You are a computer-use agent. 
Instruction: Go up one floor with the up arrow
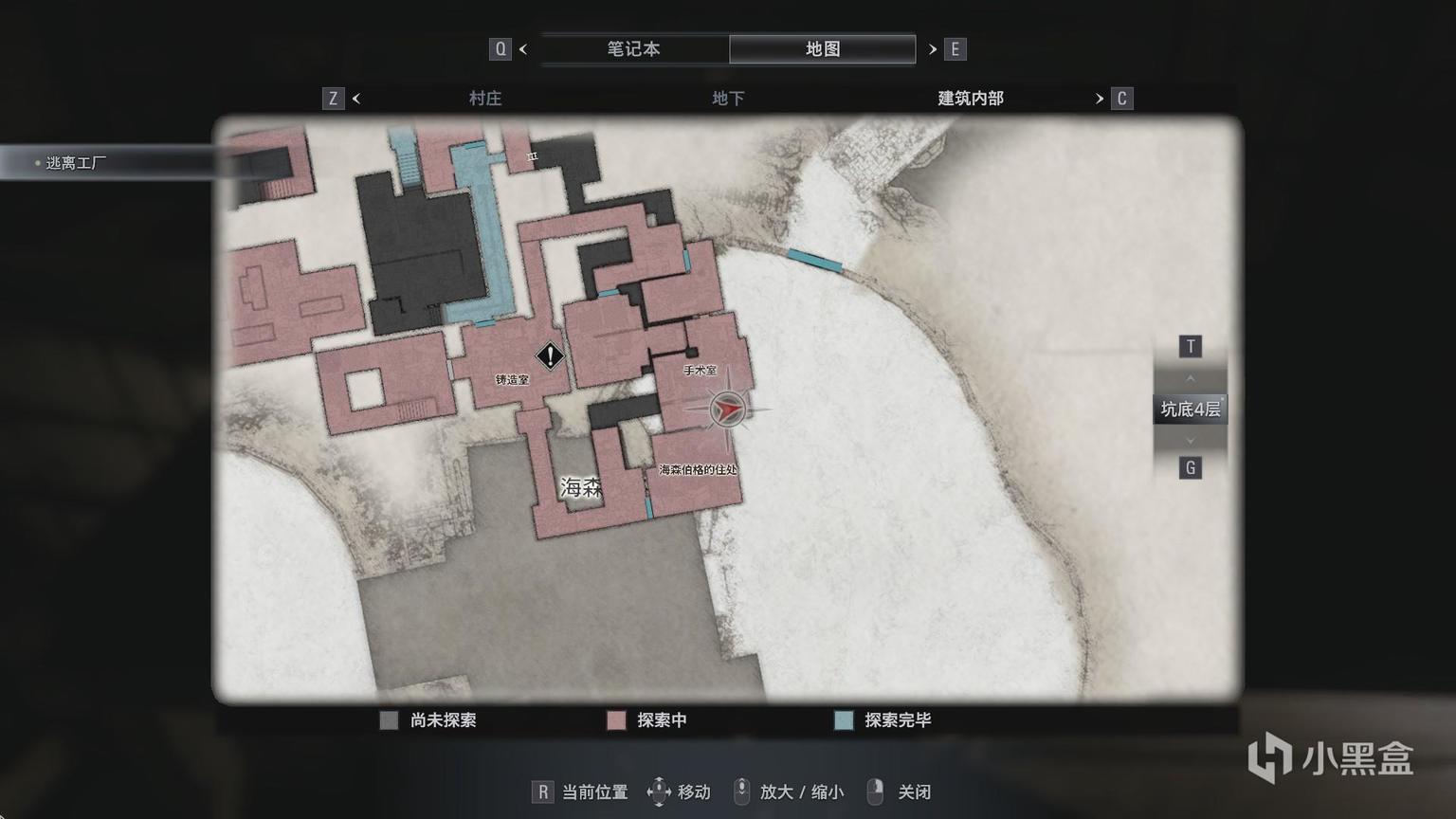pyautogui.click(x=1191, y=378)
